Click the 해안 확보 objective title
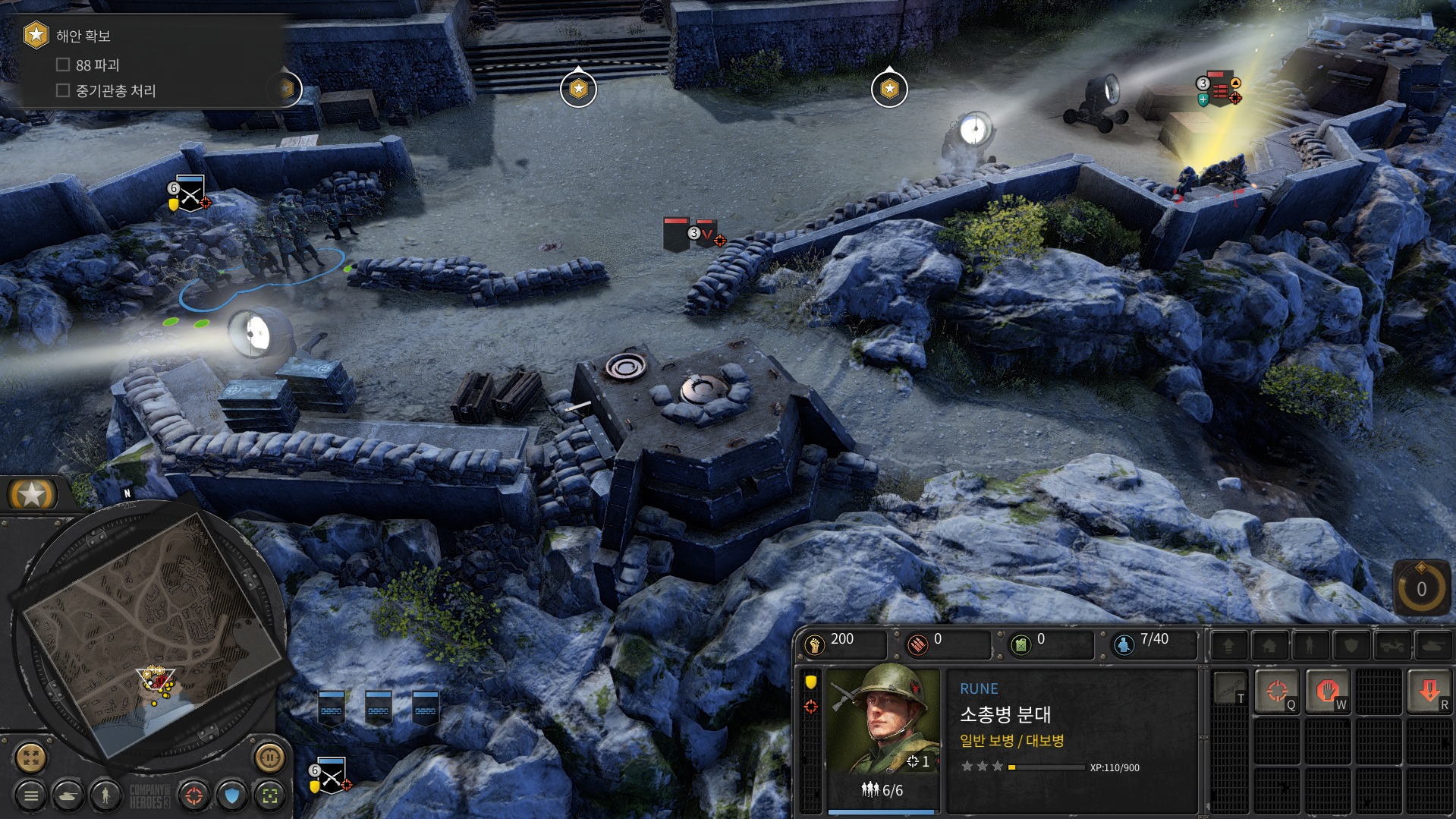Viewport: 1456px width, 819px height. click(x=83, y=36)
